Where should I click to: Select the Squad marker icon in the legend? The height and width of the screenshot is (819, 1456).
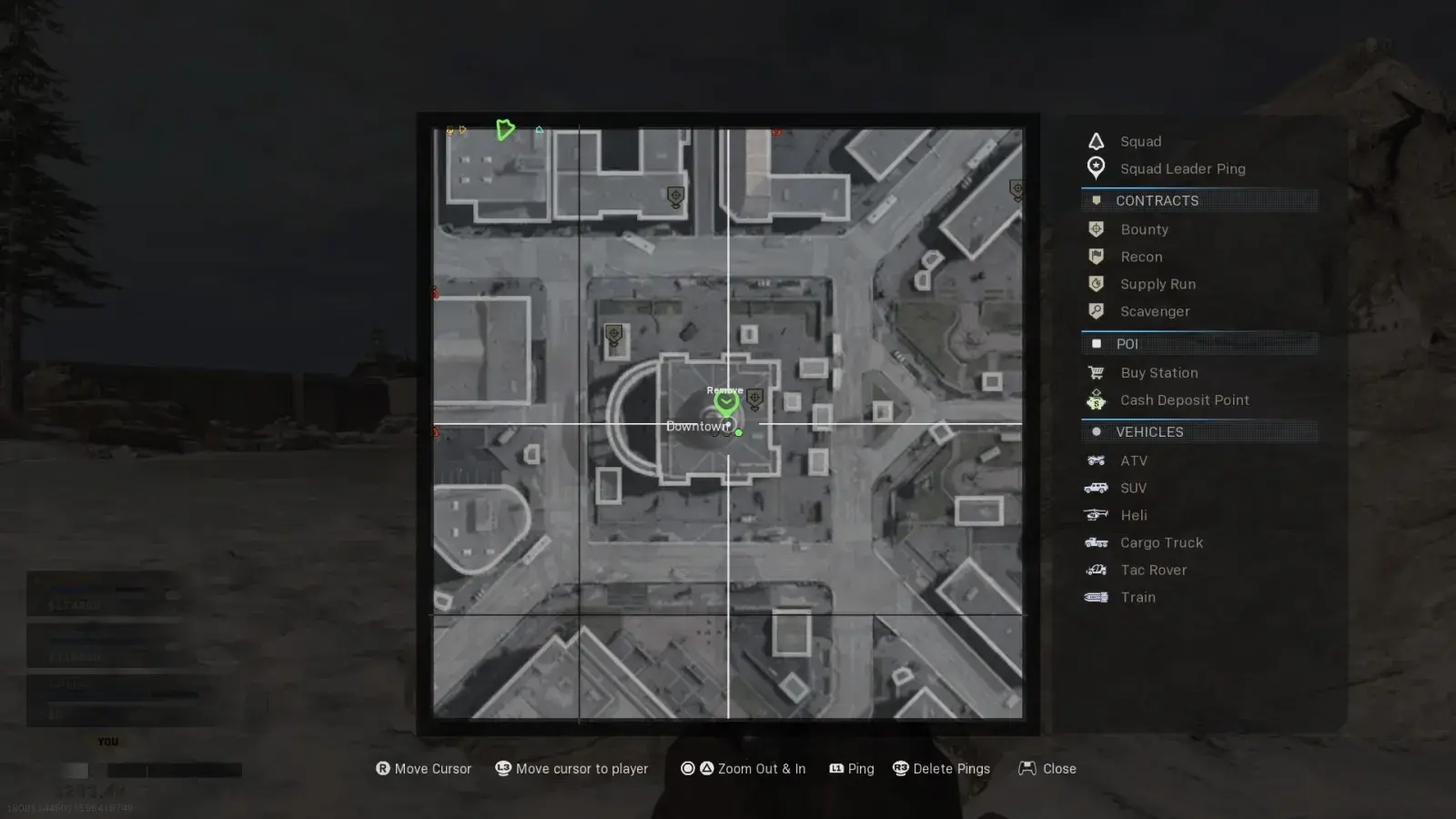(x=1096, y=141)
